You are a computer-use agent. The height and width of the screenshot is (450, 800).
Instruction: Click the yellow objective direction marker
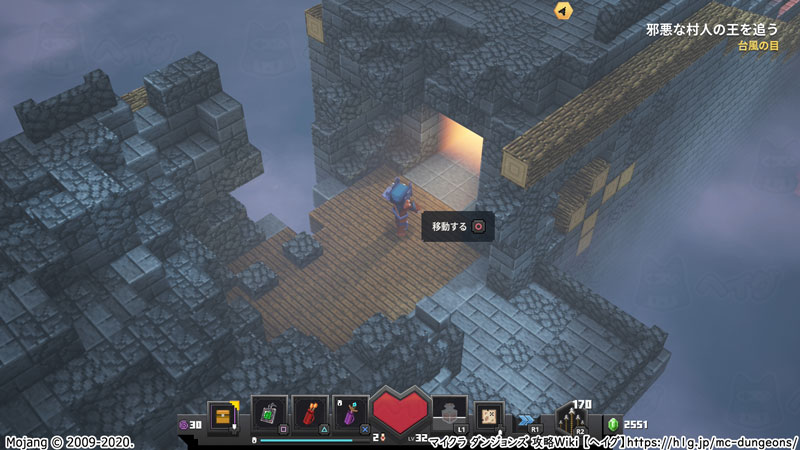pyautogui.click(x=564, y=11)
